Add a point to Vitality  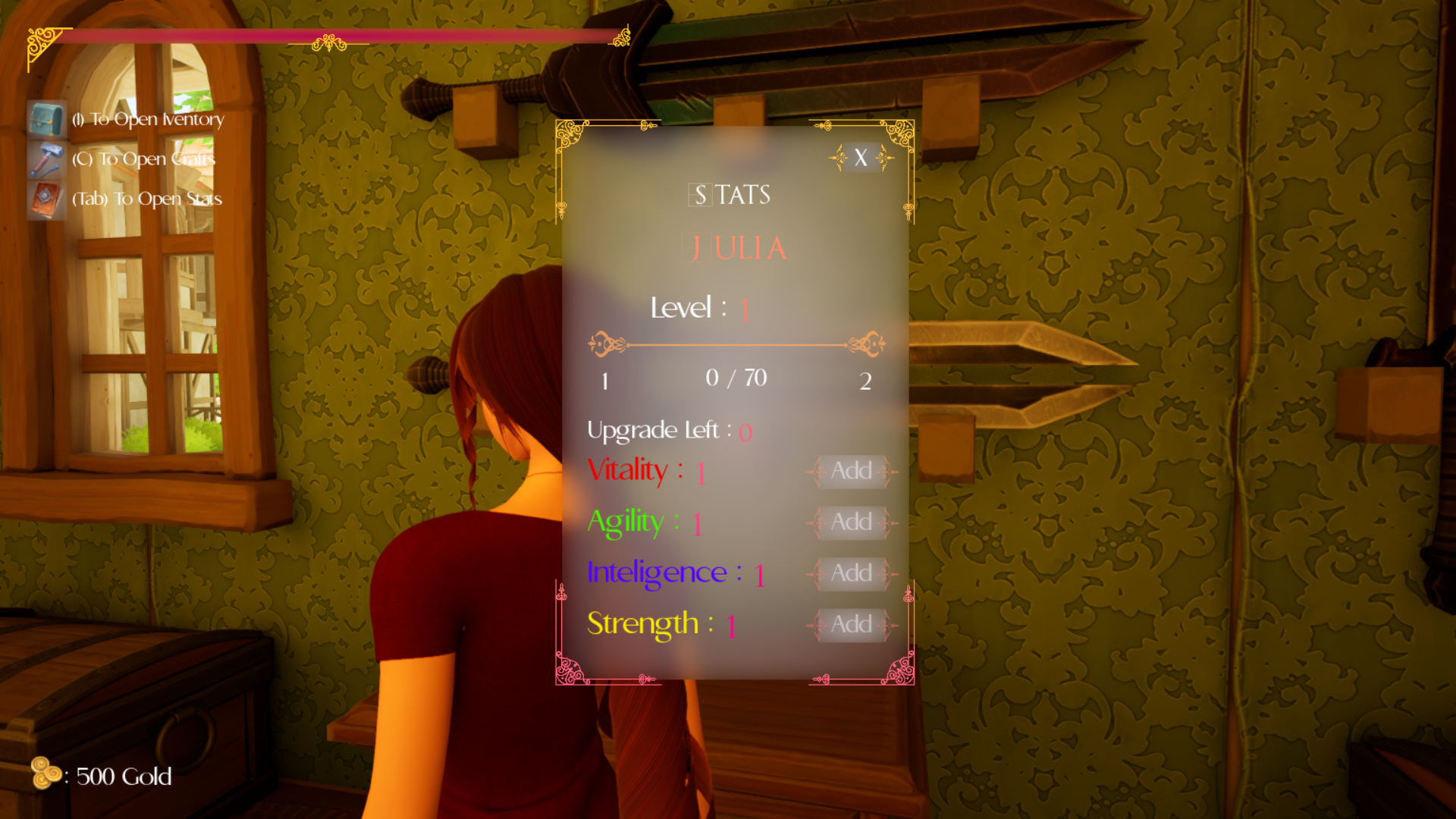click(x=852, y=471)
